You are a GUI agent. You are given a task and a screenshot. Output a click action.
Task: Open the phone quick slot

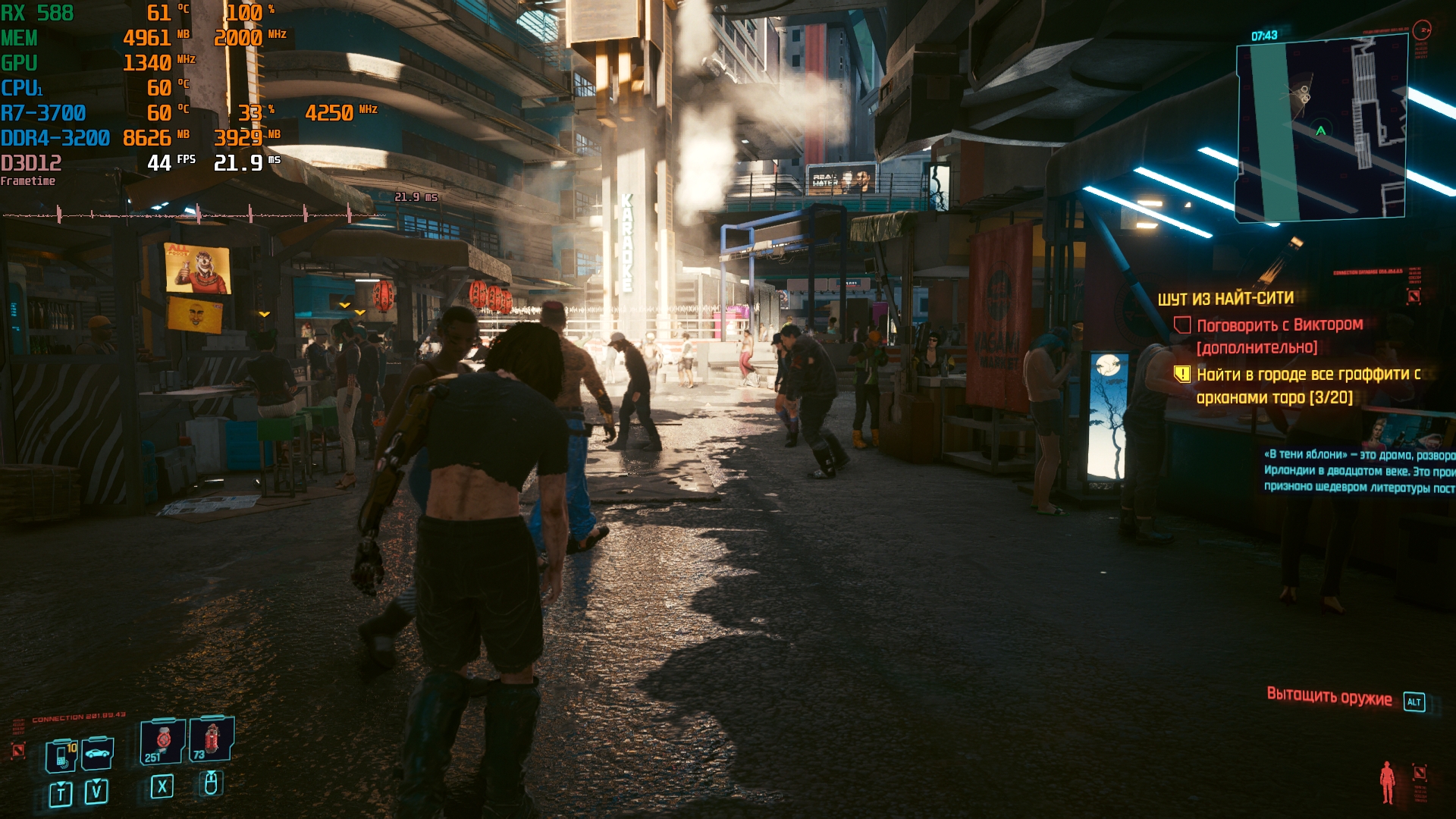[61, 756]
